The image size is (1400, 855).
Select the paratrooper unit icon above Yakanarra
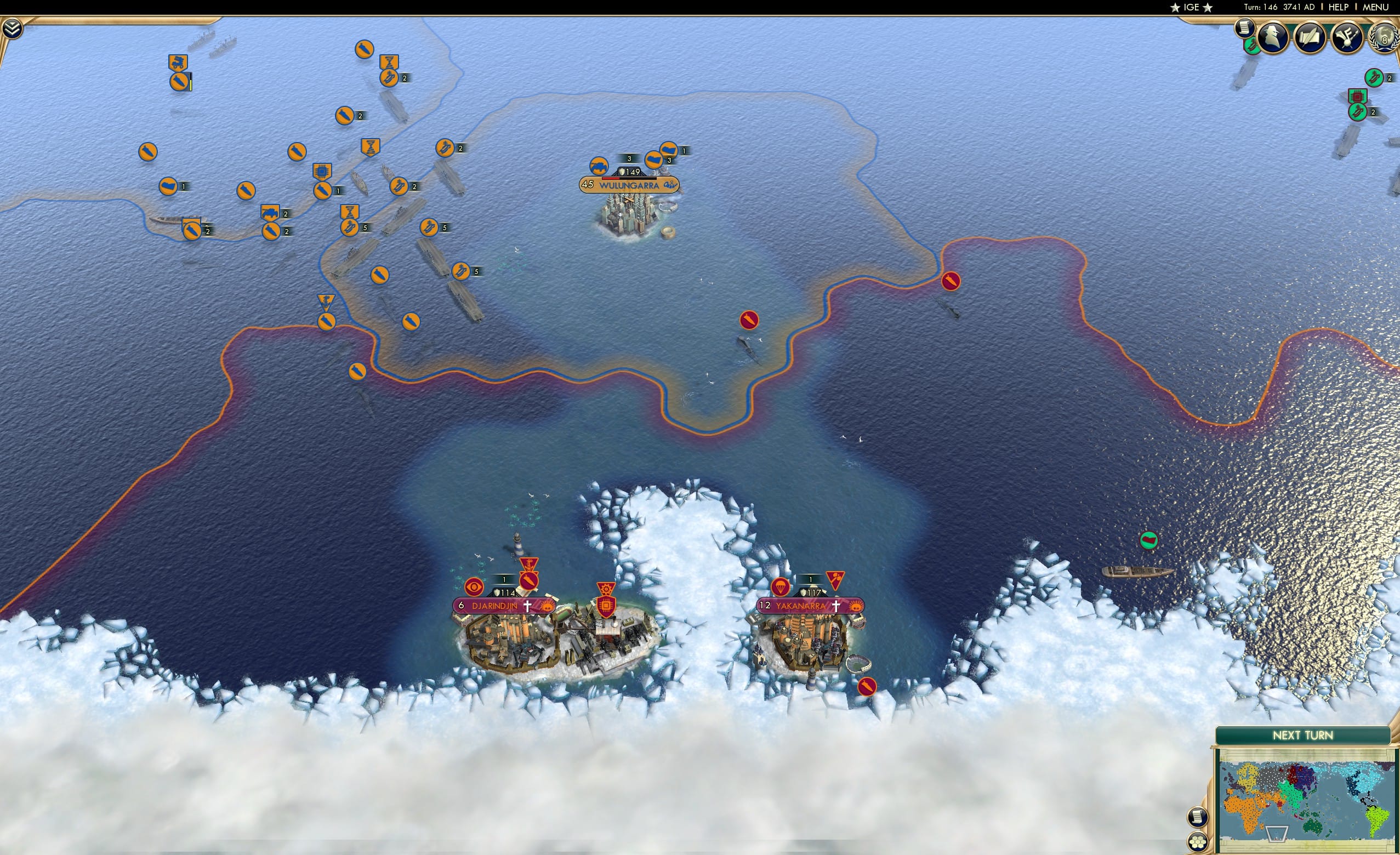point(781,588)
